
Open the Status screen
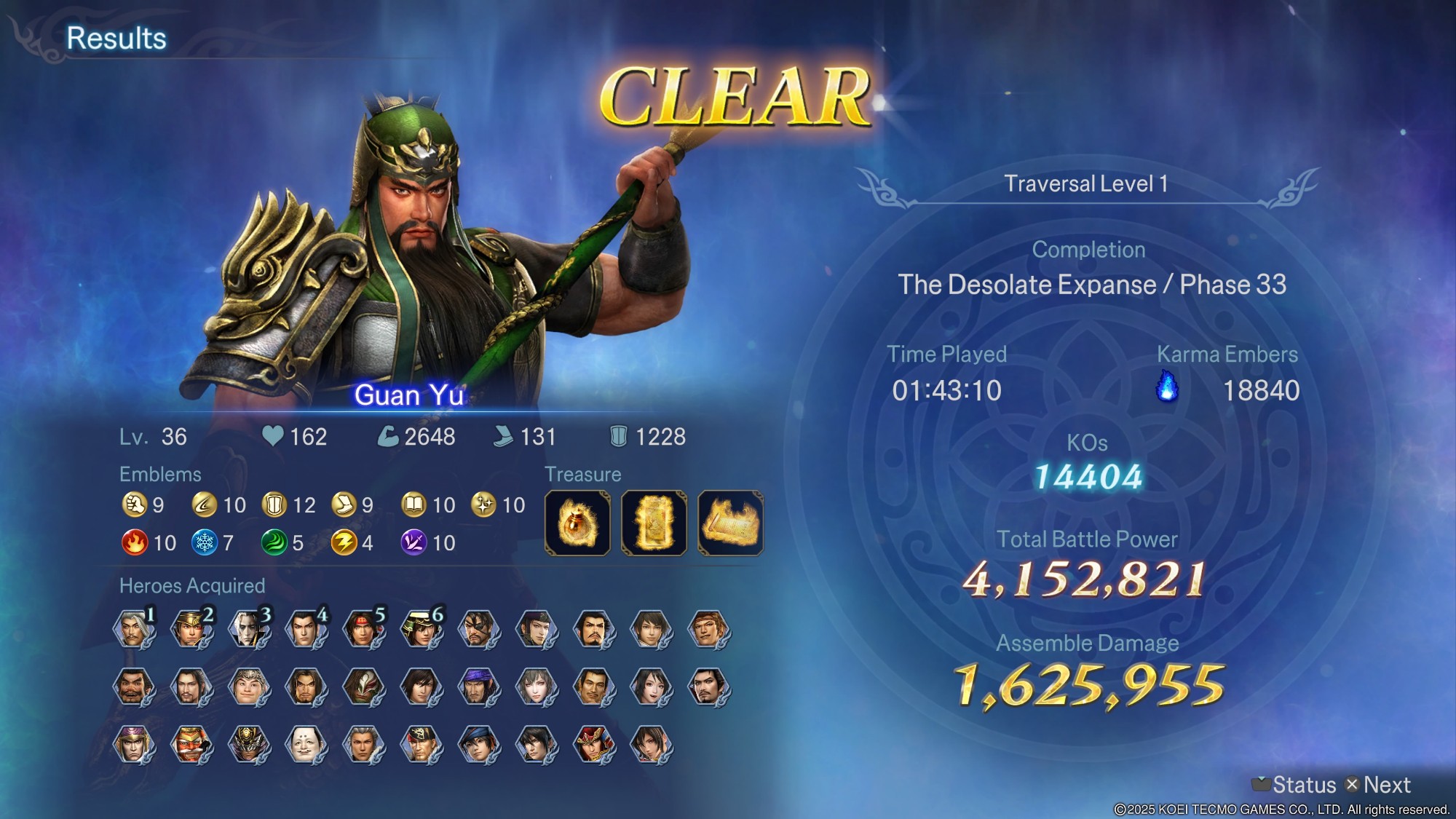click(x=1296, y=785)
